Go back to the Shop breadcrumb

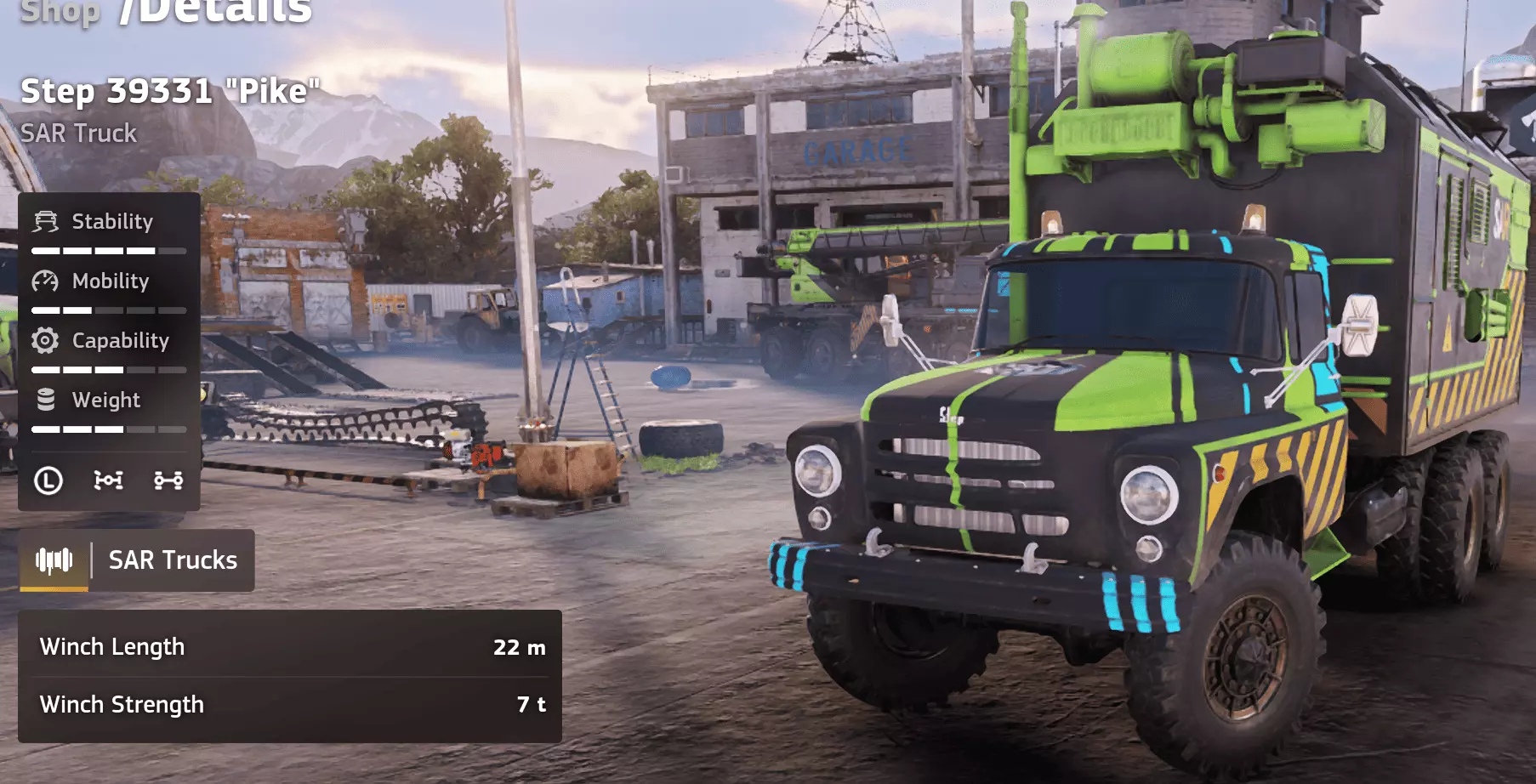pyautogui.click(x=60, y=11)
